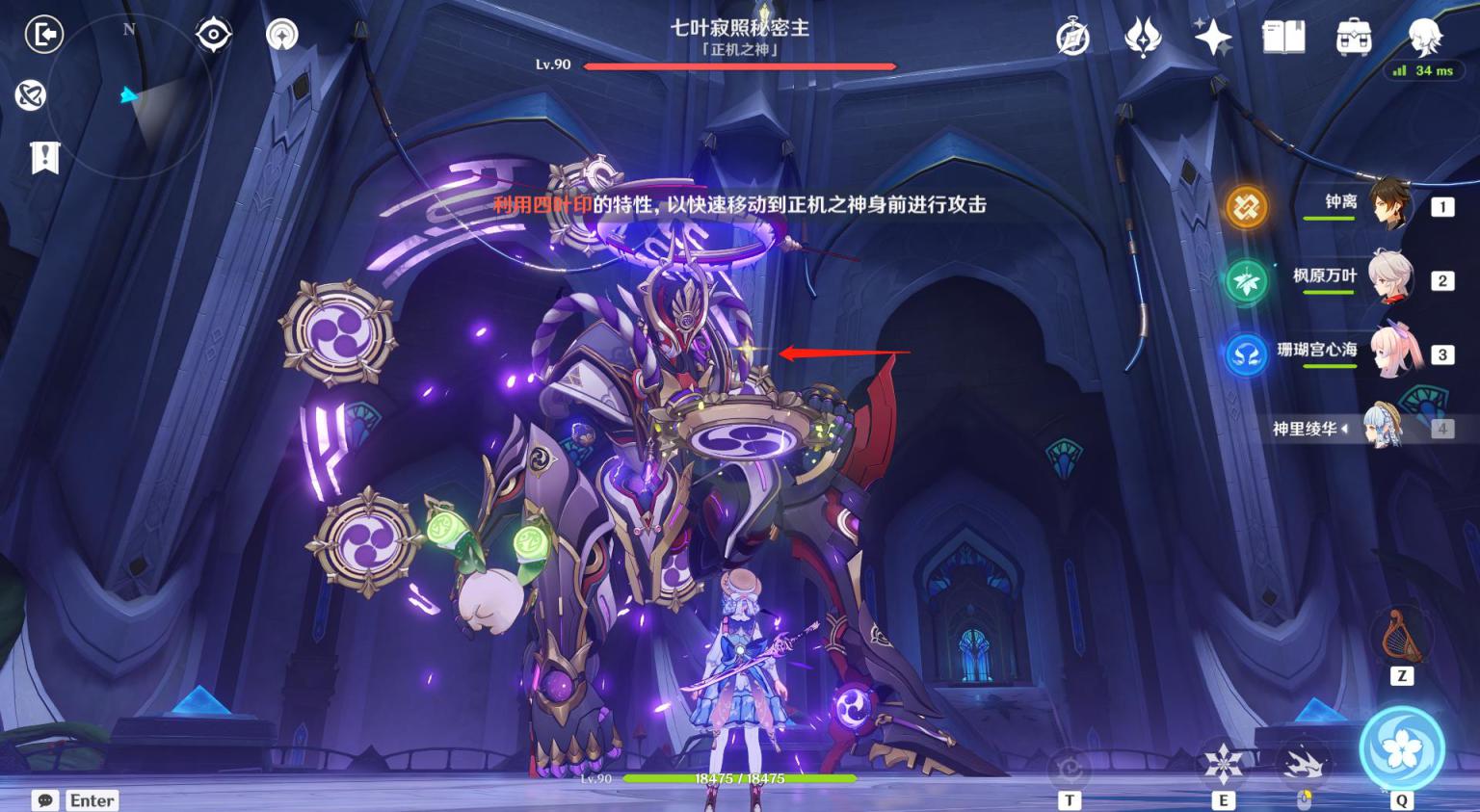Open the character menu portrait icon
The width and height of the screenshot is (1480, 812).
1424,37
